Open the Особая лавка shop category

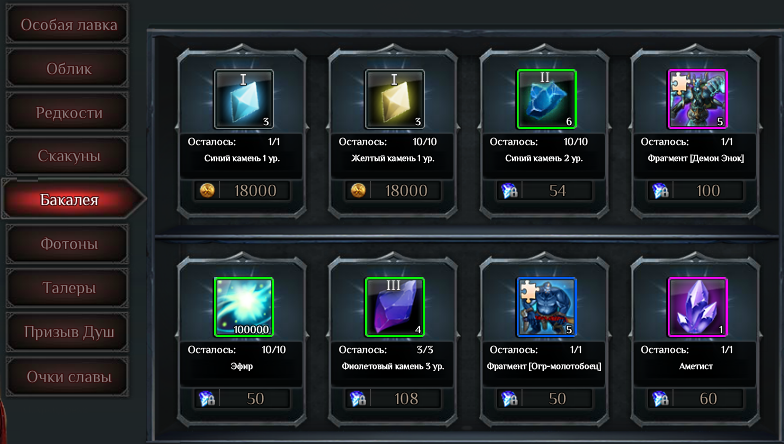pos(68,25)
